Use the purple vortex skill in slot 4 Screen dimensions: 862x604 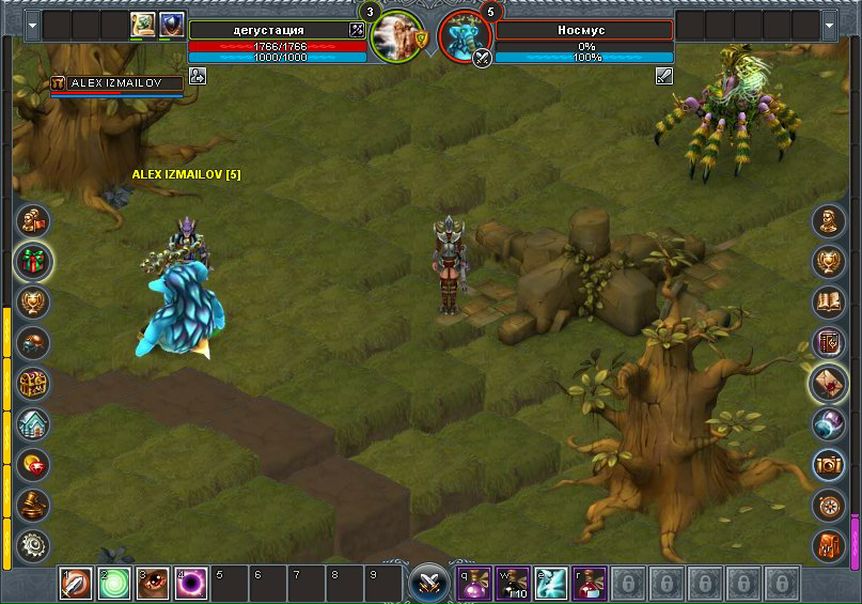pyautogui.click(x=191, y=583)
